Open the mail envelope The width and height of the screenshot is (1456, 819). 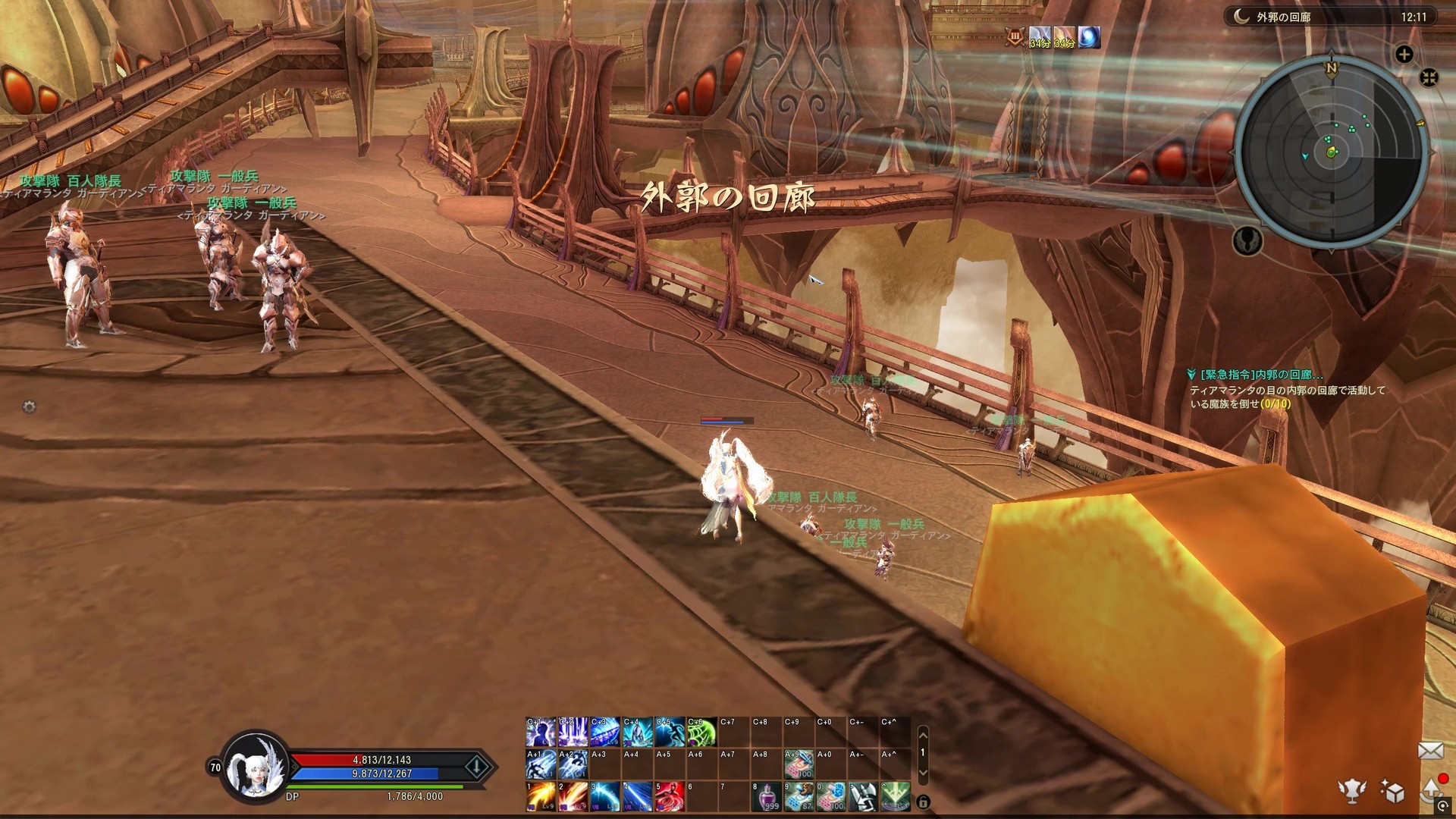pos(1430,751)
